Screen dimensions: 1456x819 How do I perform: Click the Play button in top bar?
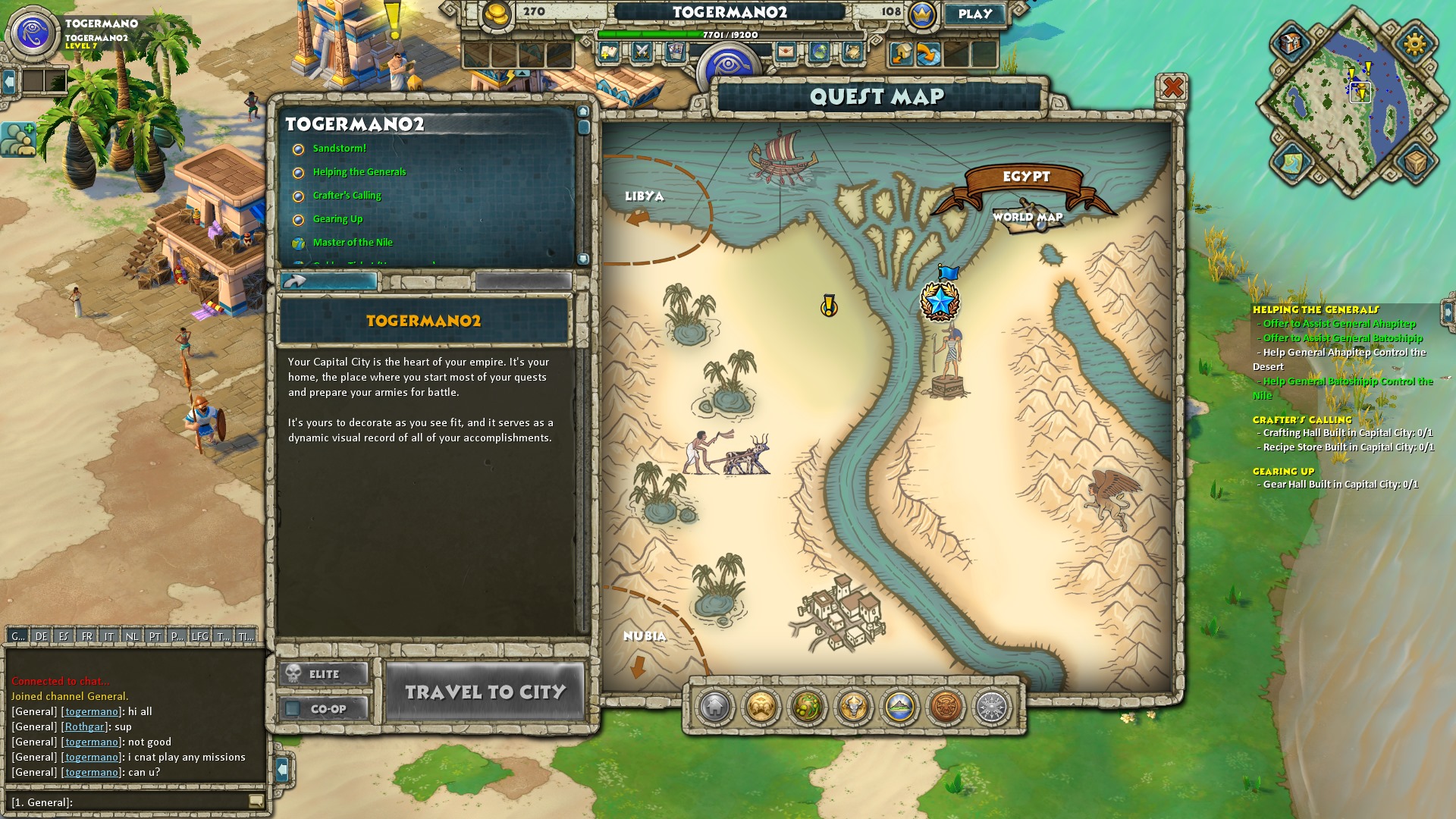[974, 14]
